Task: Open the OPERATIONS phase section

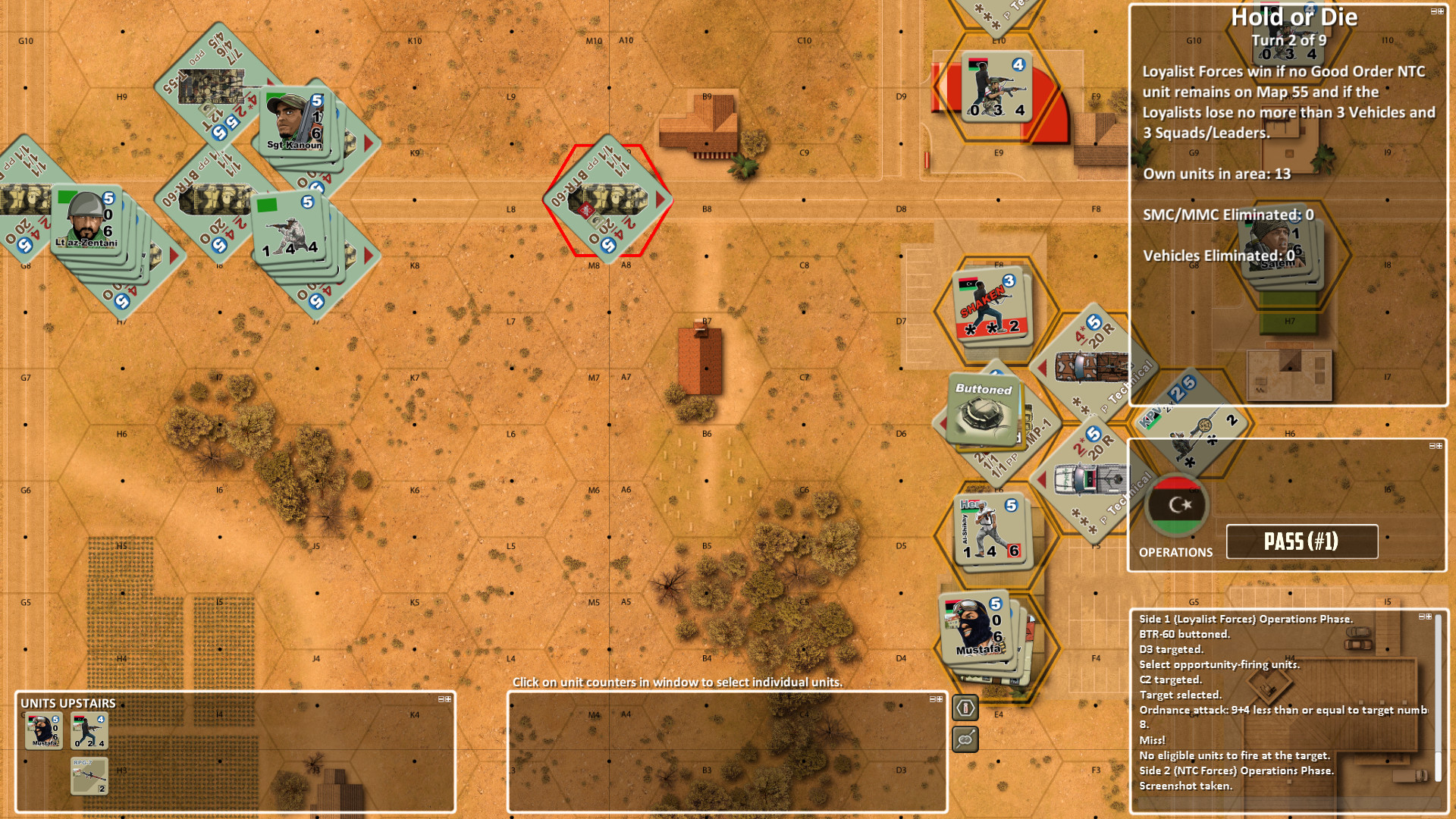Action: point(1176,552)
